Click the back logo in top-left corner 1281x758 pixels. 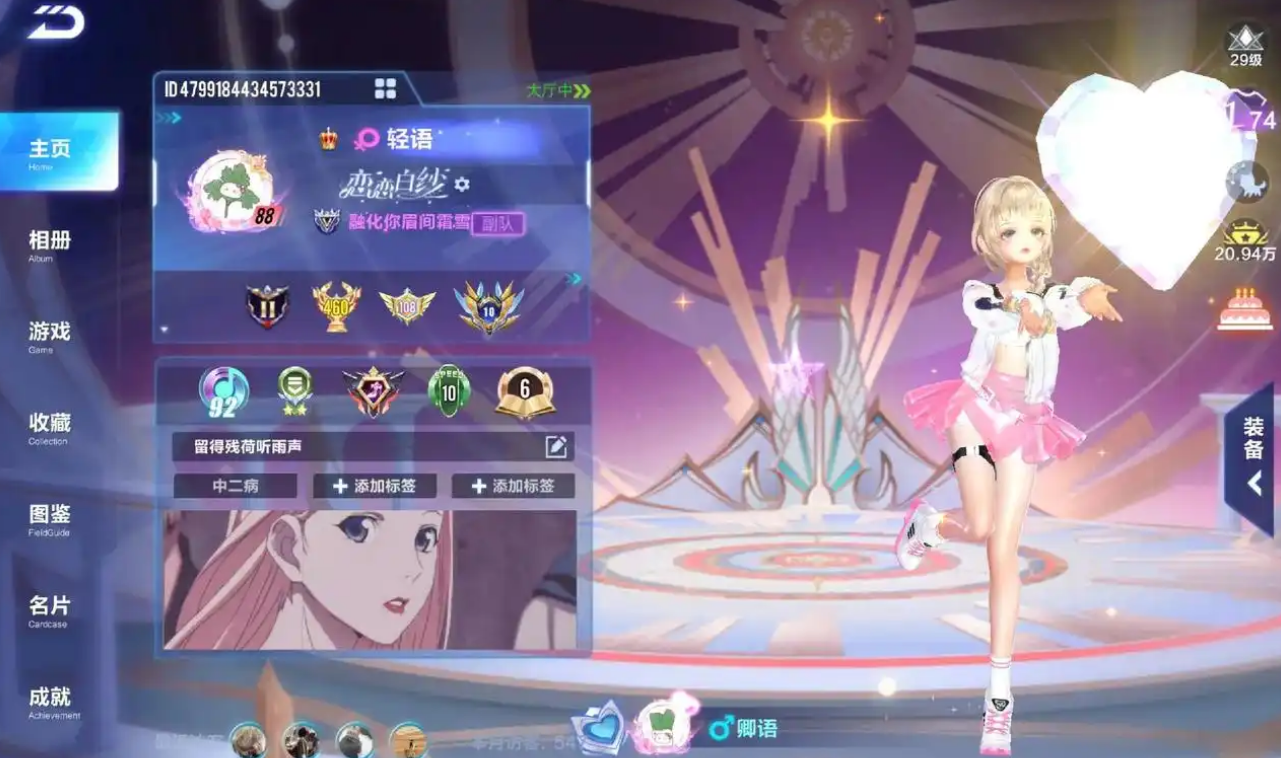click(56, 22)
